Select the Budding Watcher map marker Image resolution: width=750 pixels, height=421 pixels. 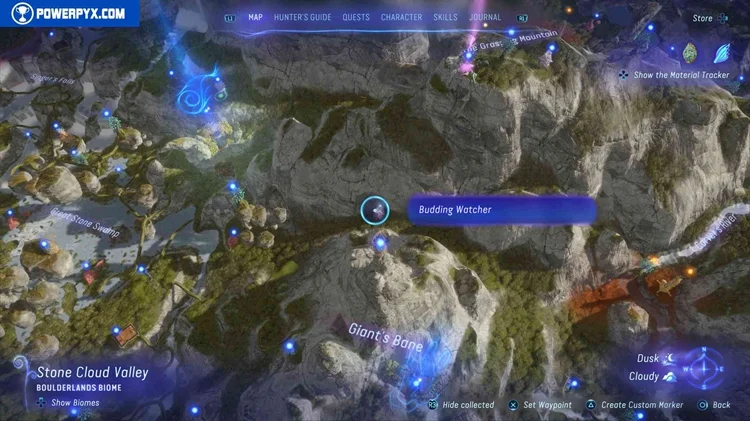tap(374, 210)
